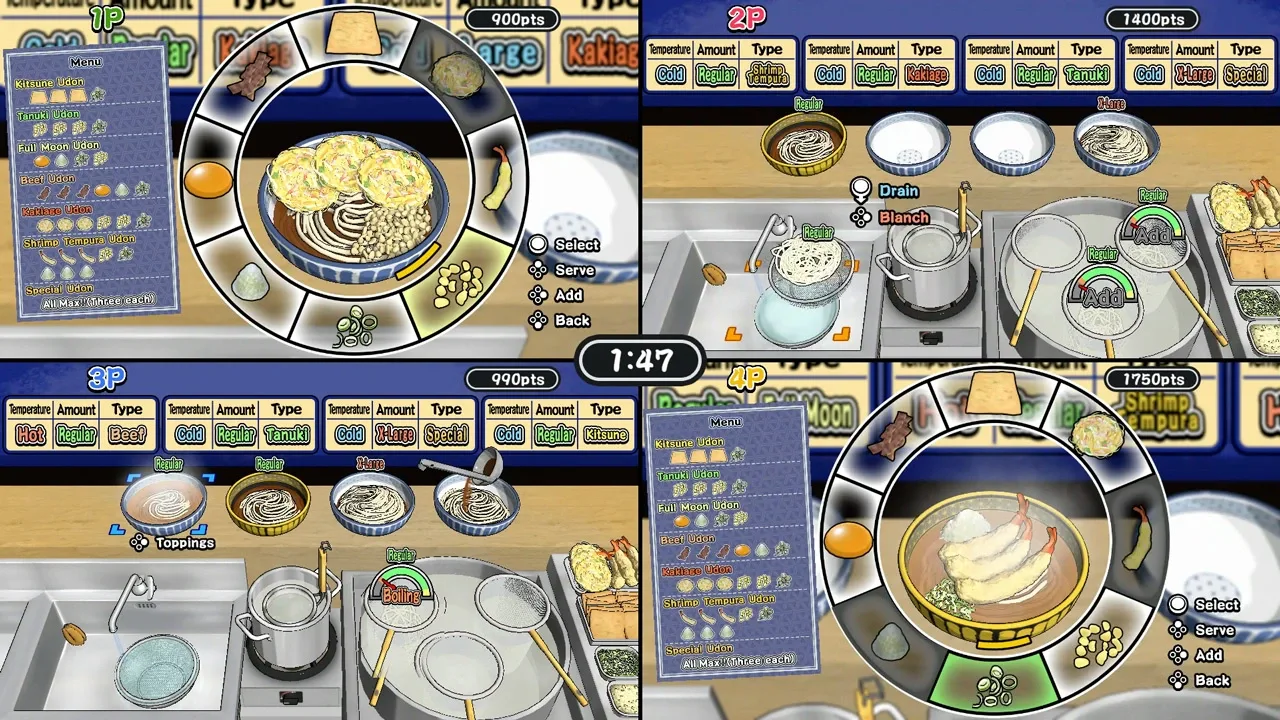Select the highlighted tempura bits segment on 1P's wheel

[458, 285]
